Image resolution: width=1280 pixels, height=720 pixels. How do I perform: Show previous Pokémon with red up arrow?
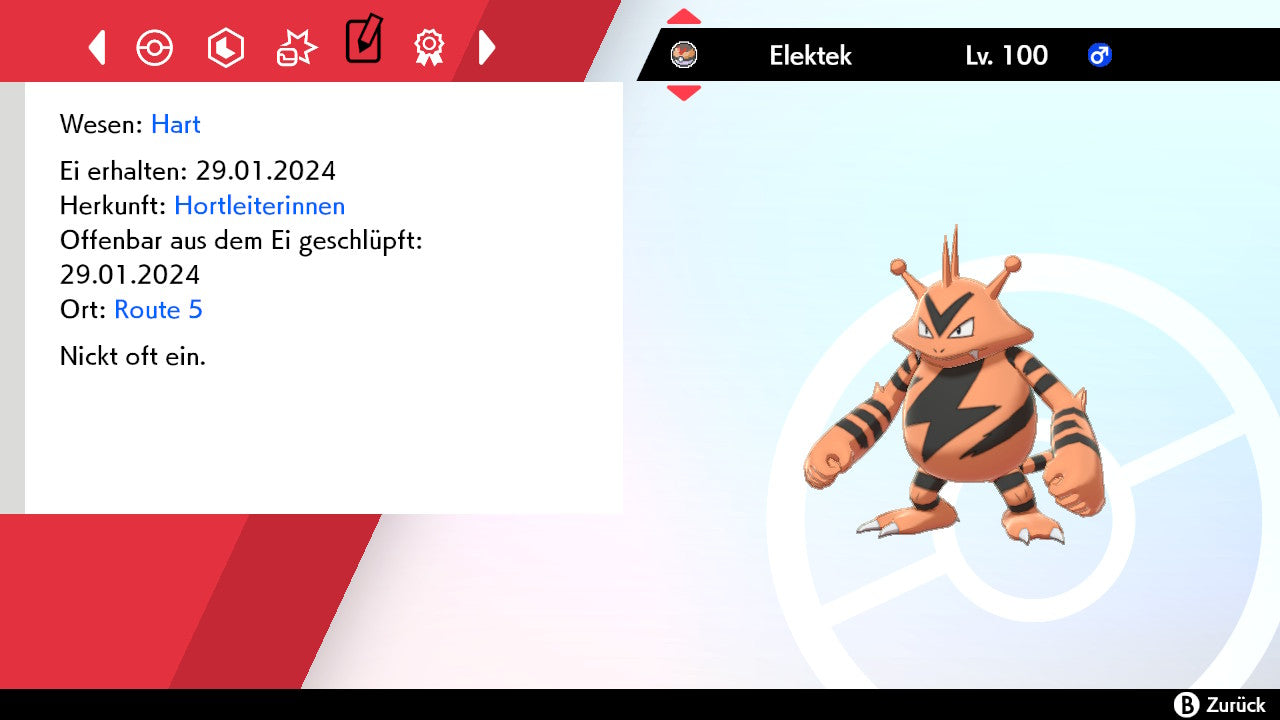tap(684, 17)
